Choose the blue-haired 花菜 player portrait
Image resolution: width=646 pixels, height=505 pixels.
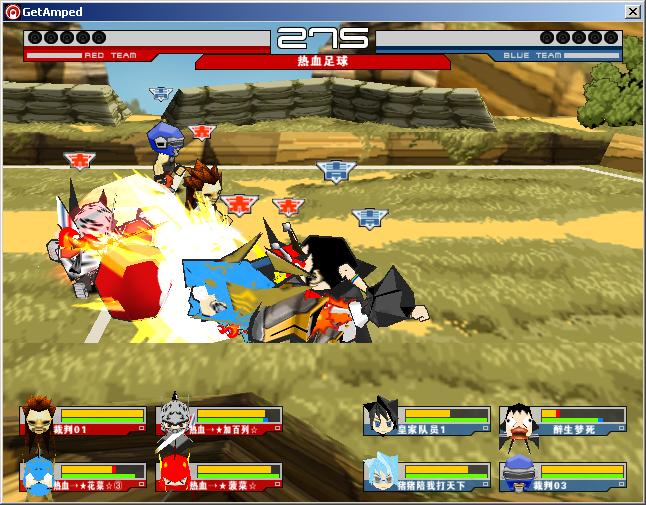[38, 475]
